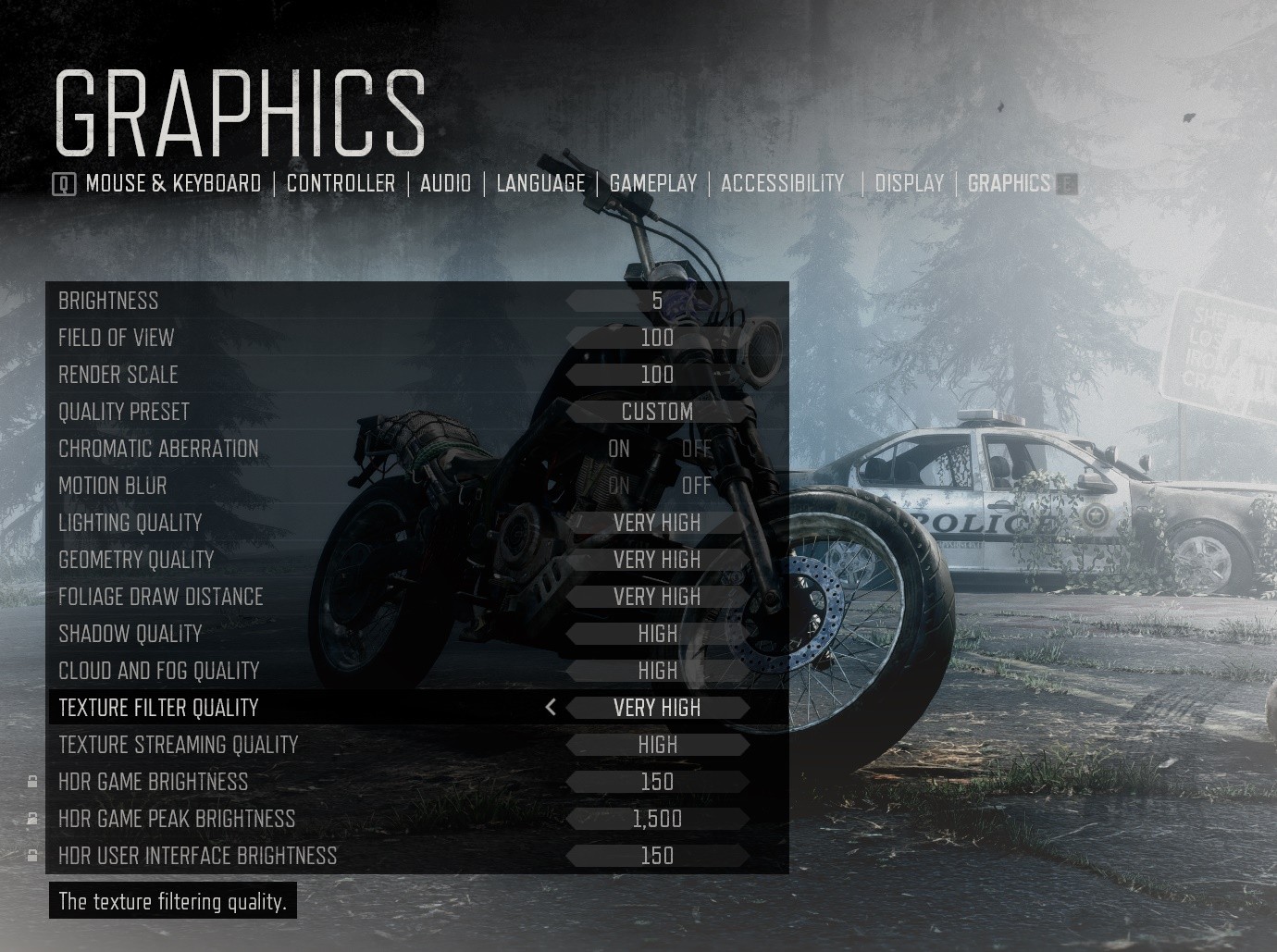Go to the Mouse & Keyboard tab
Screen dimensions: 1277x952
point(172,183)
